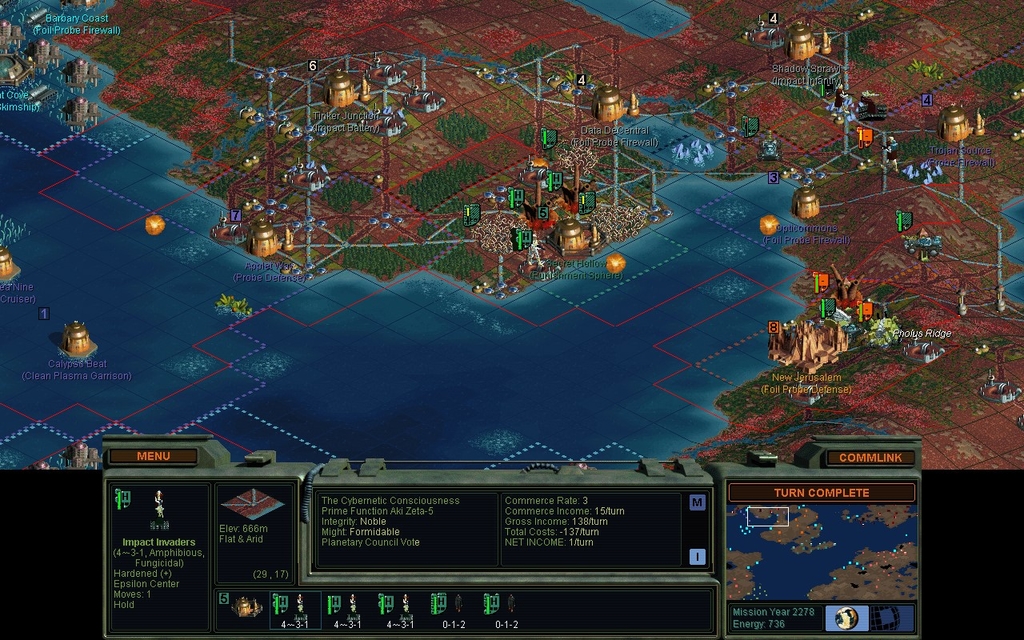The width and height of the screenshot is (1024, 640).
Task: Open the MENU button
Action: pos(153,456)
